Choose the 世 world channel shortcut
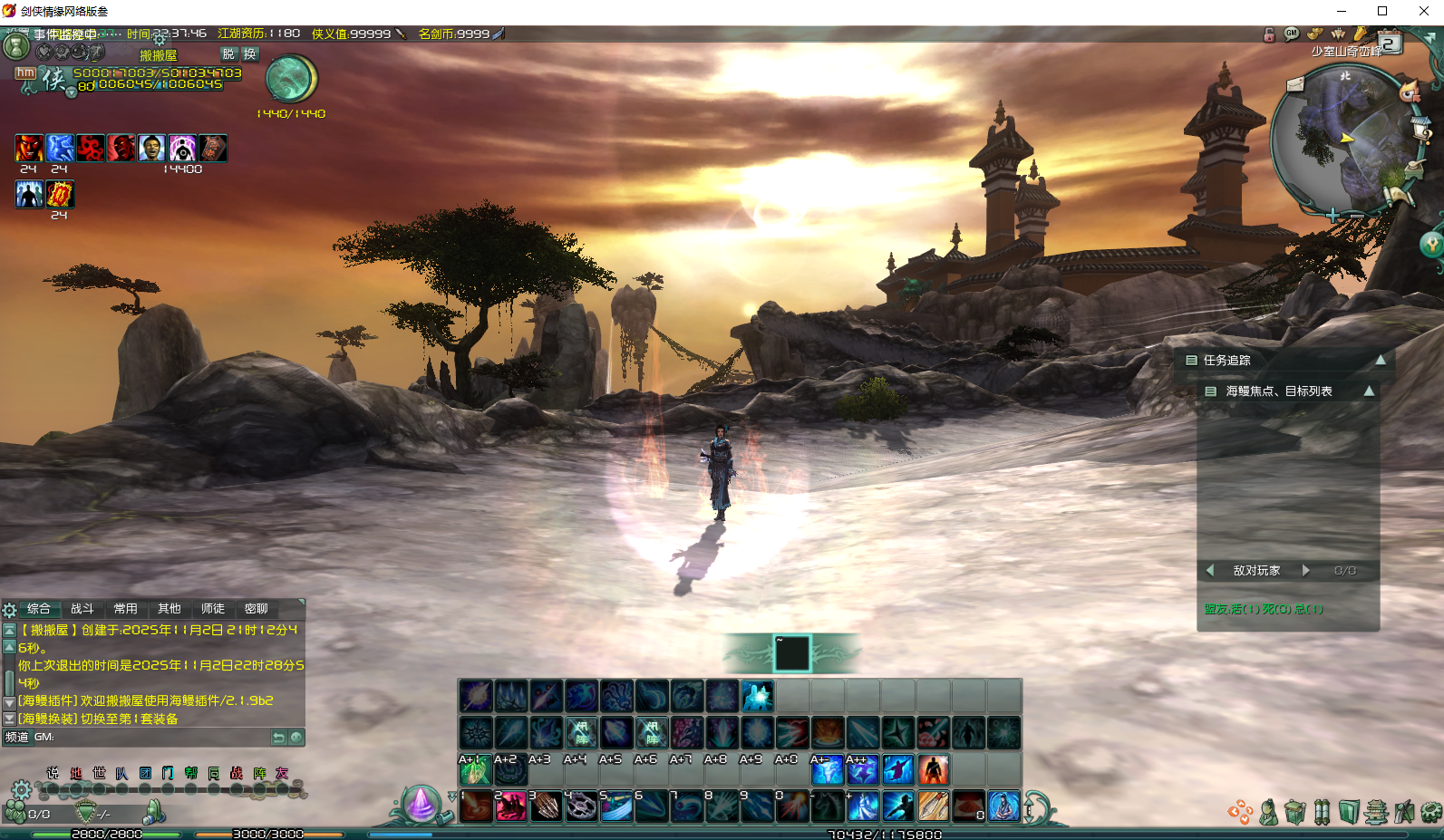 click(99, 773)
